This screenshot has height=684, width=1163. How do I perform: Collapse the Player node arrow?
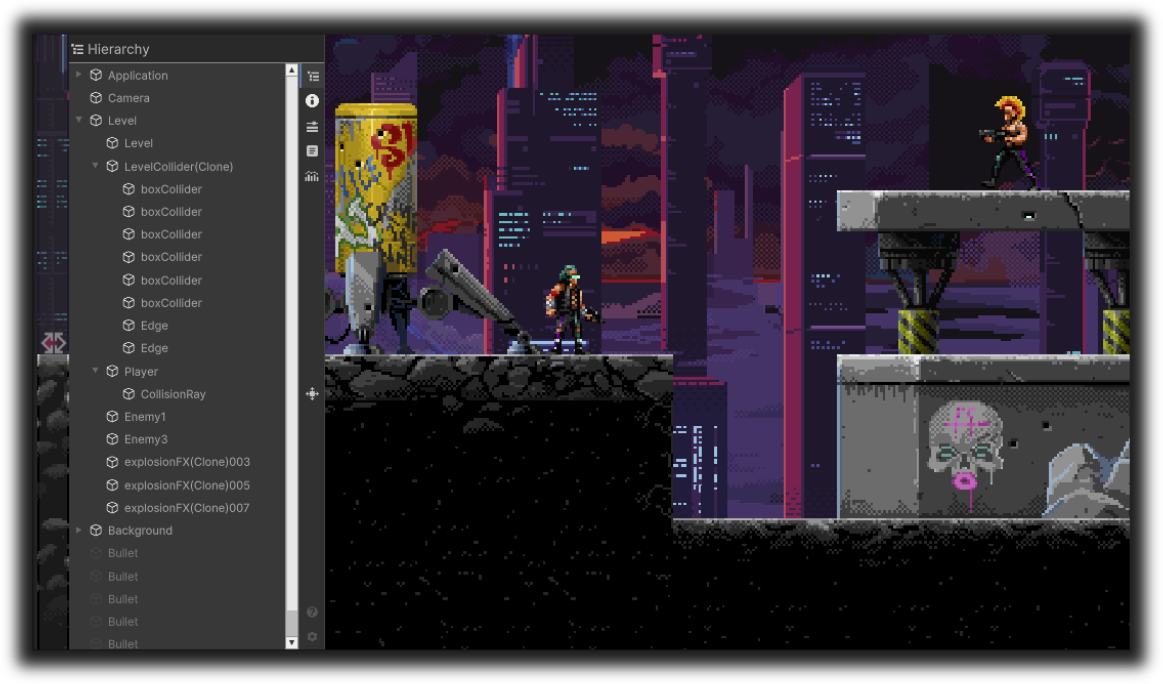pos(96,371)
